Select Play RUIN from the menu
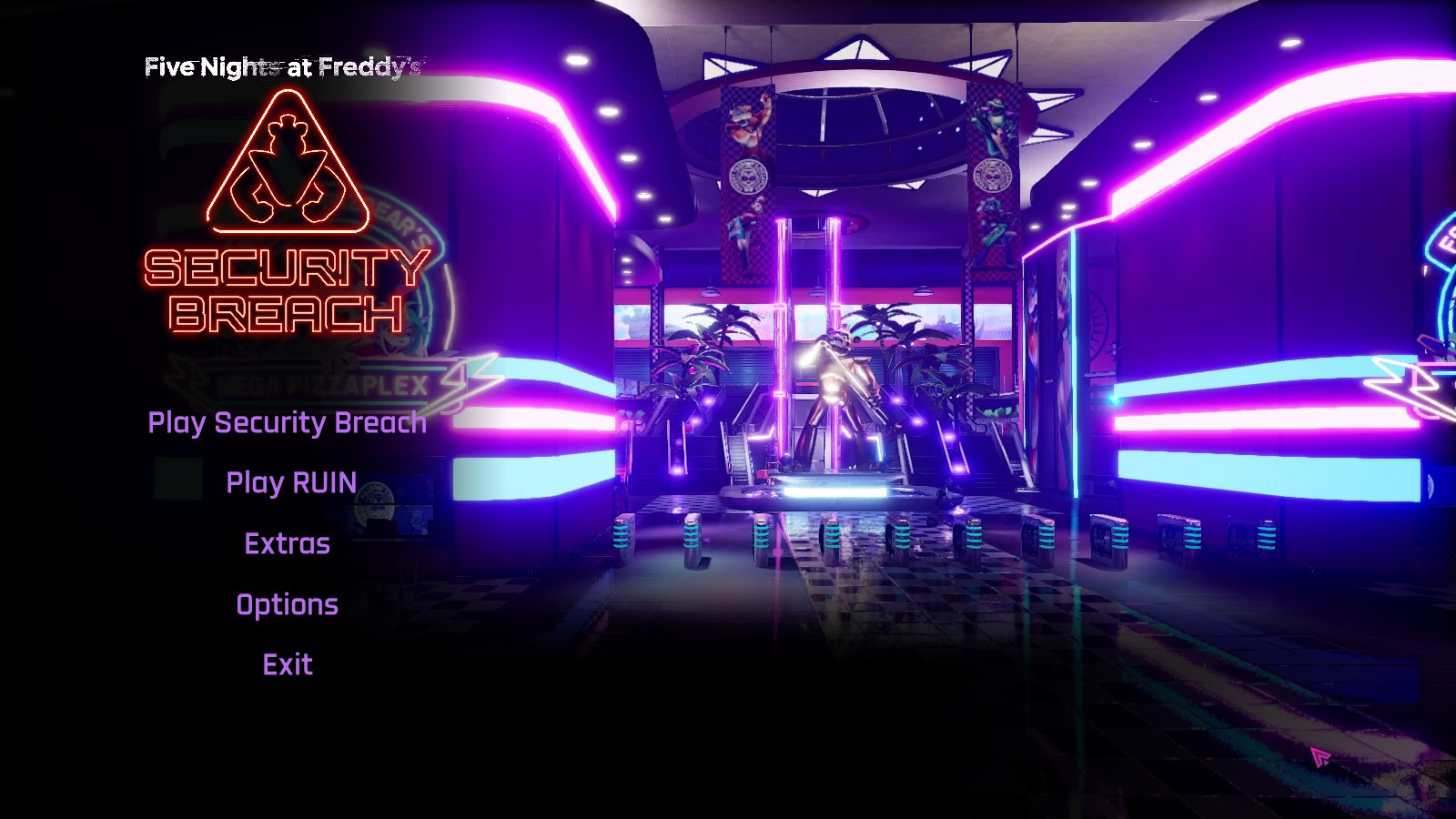The height and width of the screenshot is (819, 1456). pyautogui.click(x=292, y=483)
